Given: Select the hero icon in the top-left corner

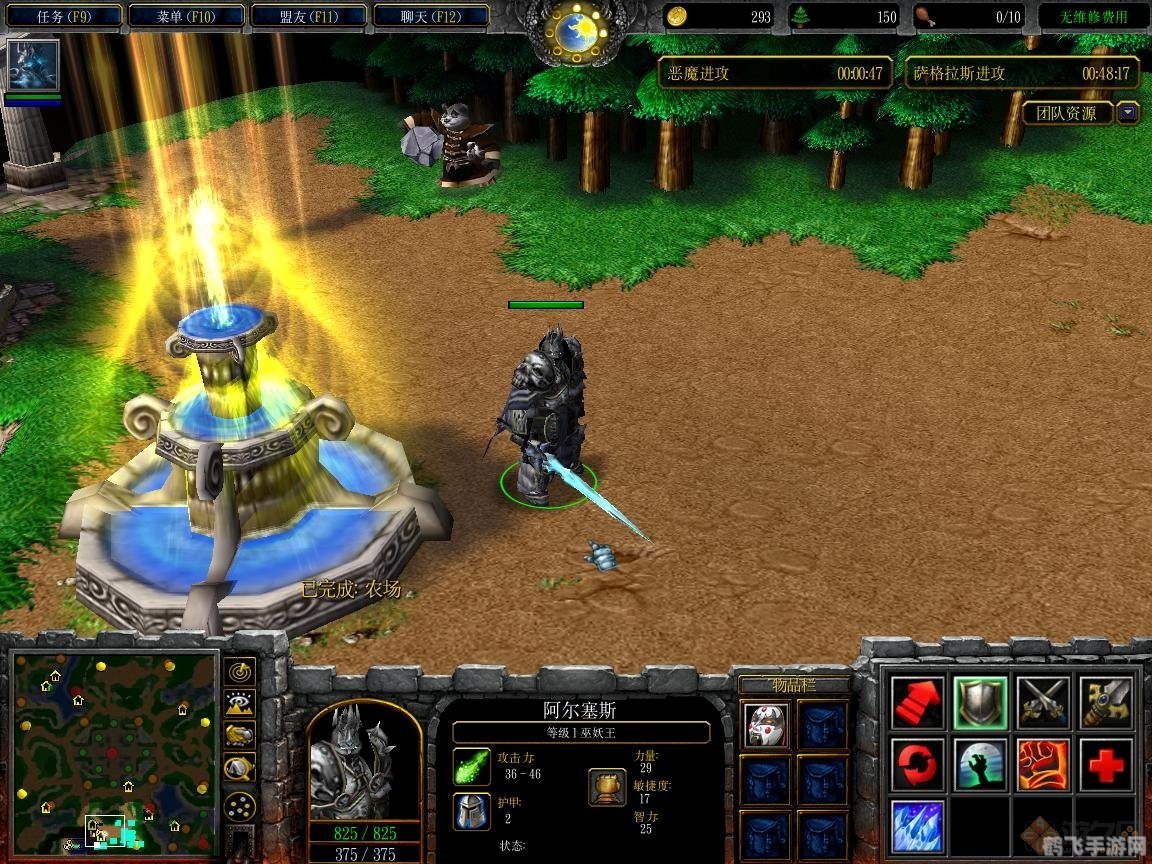Looking at the screenshot, I should [33, 66].
